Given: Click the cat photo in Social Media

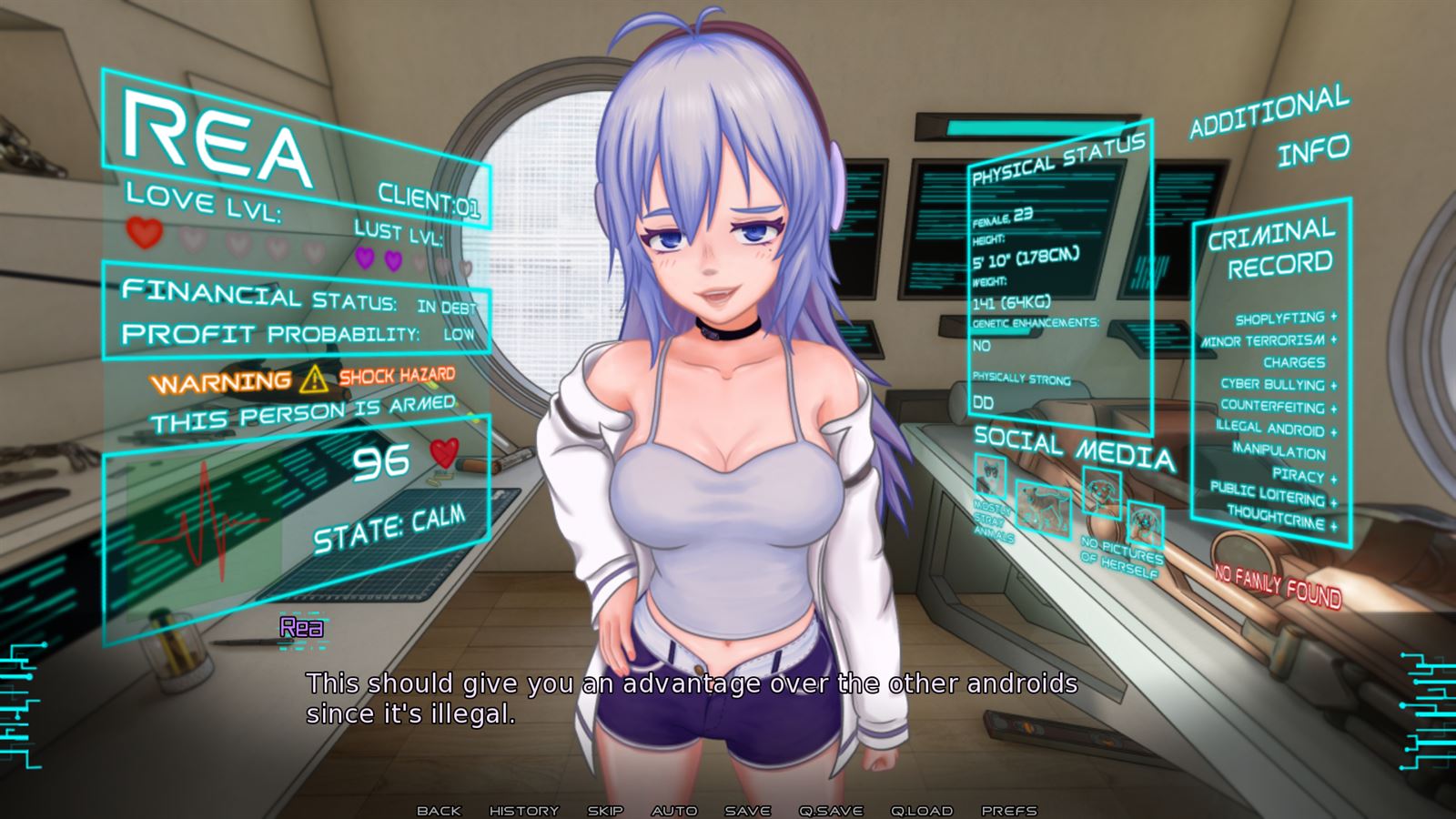Looking at the screenshot, I should click(x=989, y=475).
